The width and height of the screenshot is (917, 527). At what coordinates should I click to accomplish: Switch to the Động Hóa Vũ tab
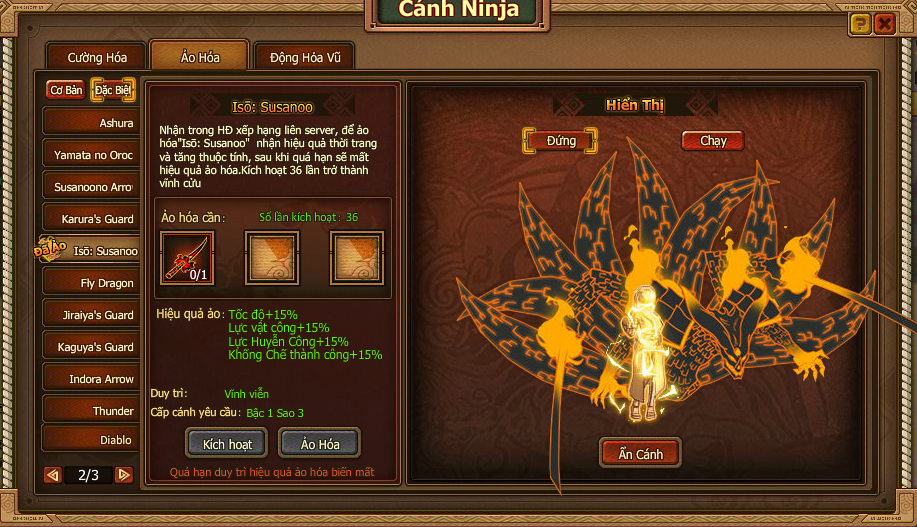click(x=305, y=57)
